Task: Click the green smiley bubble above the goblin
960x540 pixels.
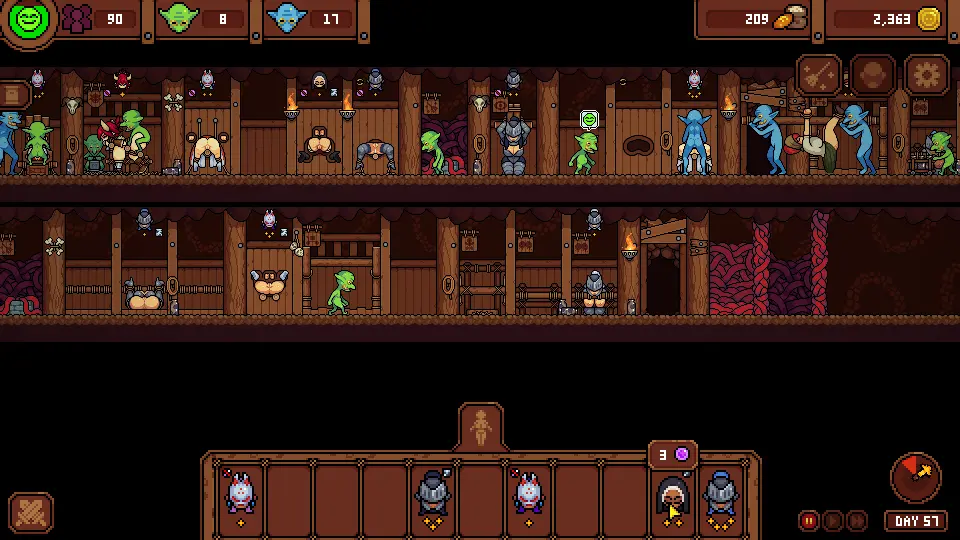Action: pyautogui.click(x=589, y=120)
